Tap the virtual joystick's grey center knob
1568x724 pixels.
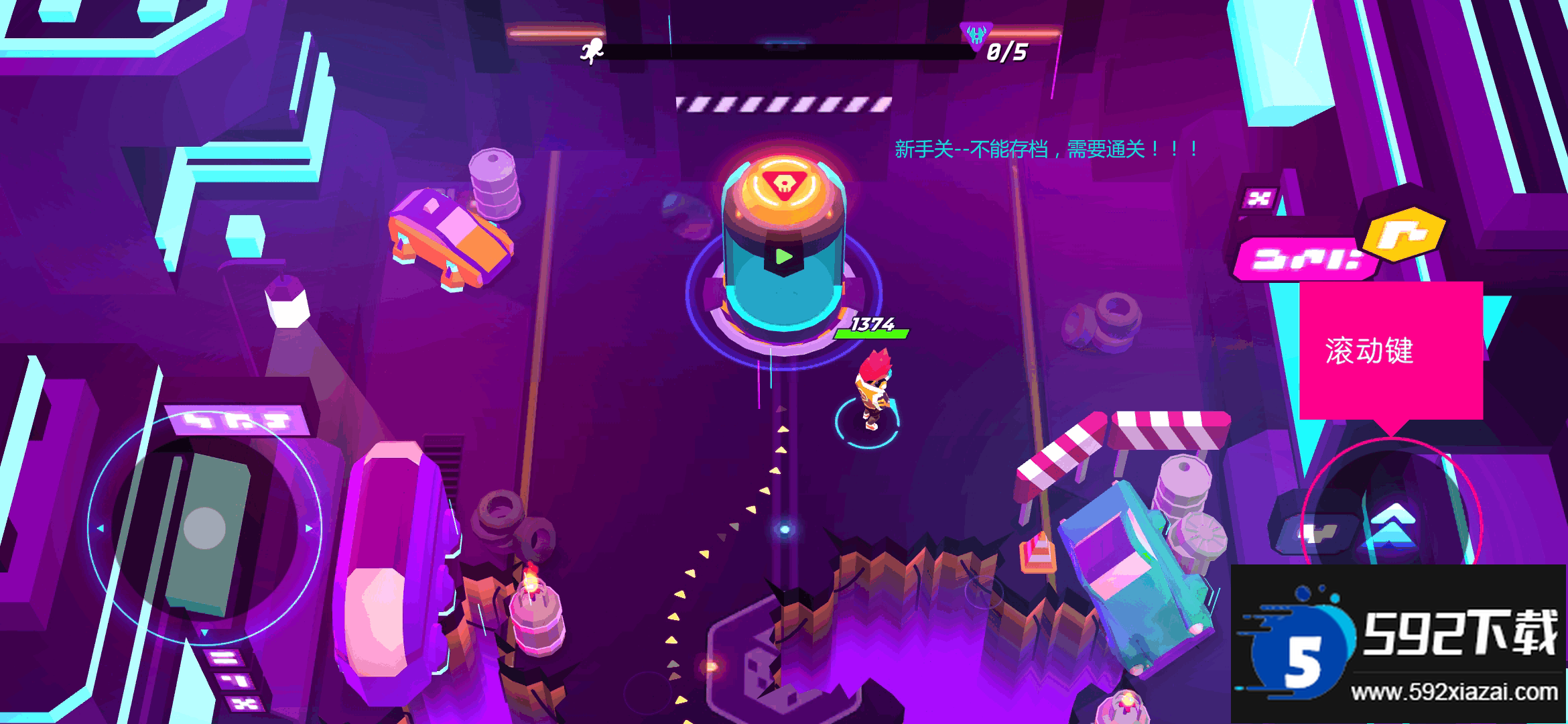[204, 528]
